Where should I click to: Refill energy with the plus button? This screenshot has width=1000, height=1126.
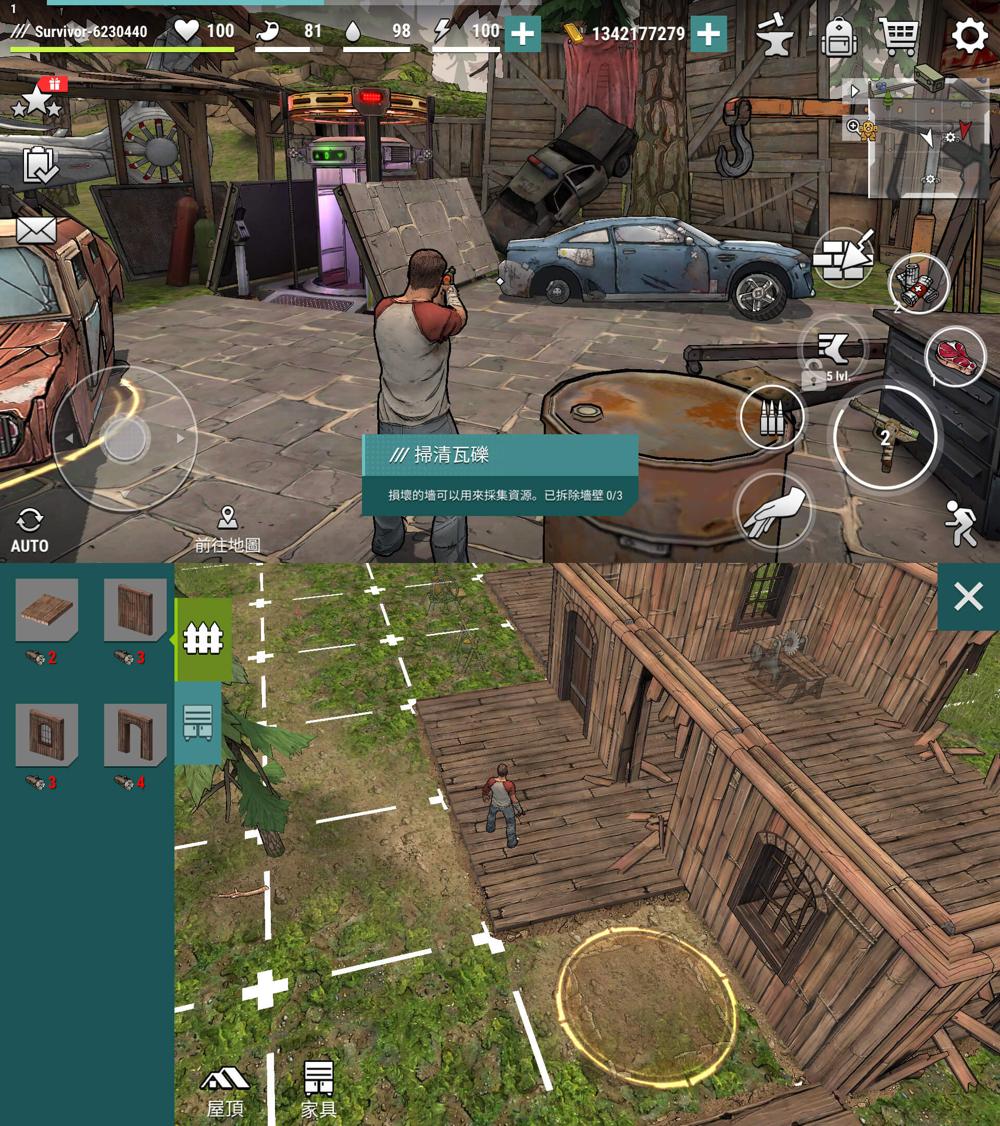(x=522, y=34)
